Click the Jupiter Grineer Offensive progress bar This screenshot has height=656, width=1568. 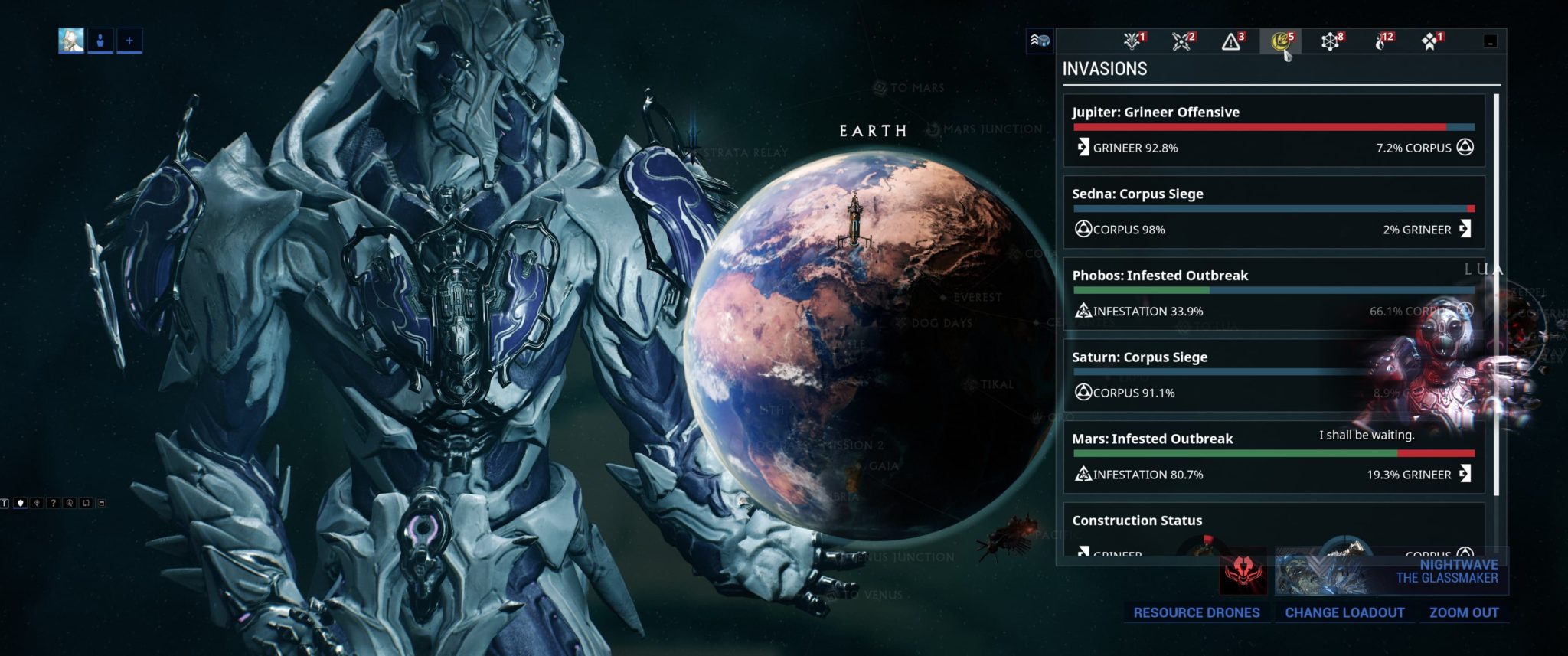point(1275,127)
